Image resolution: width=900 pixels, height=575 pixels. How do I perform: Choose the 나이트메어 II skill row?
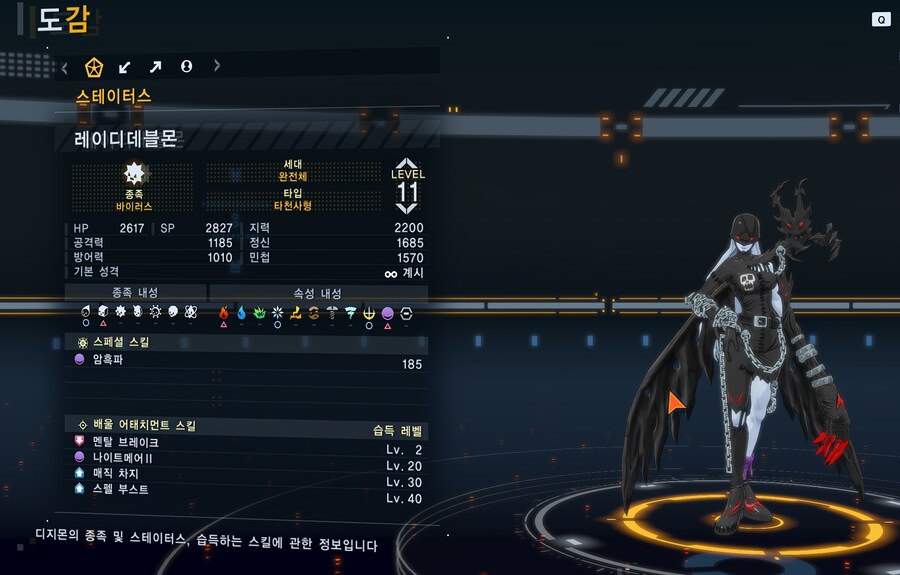[250, 457]
